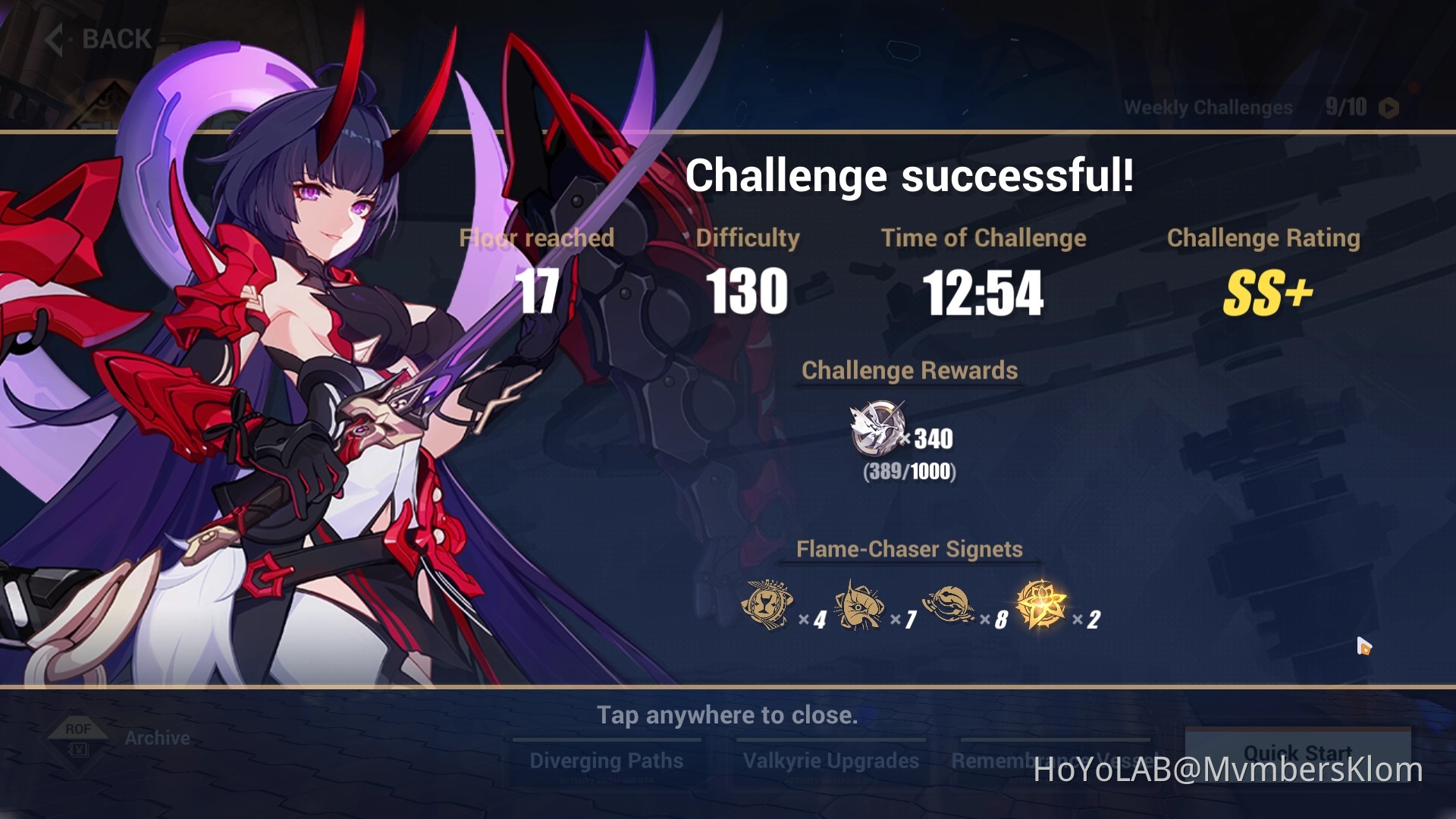Select the Floor reached value 17
Viewport: 1456px width, 819px height.
coord(538,292)
